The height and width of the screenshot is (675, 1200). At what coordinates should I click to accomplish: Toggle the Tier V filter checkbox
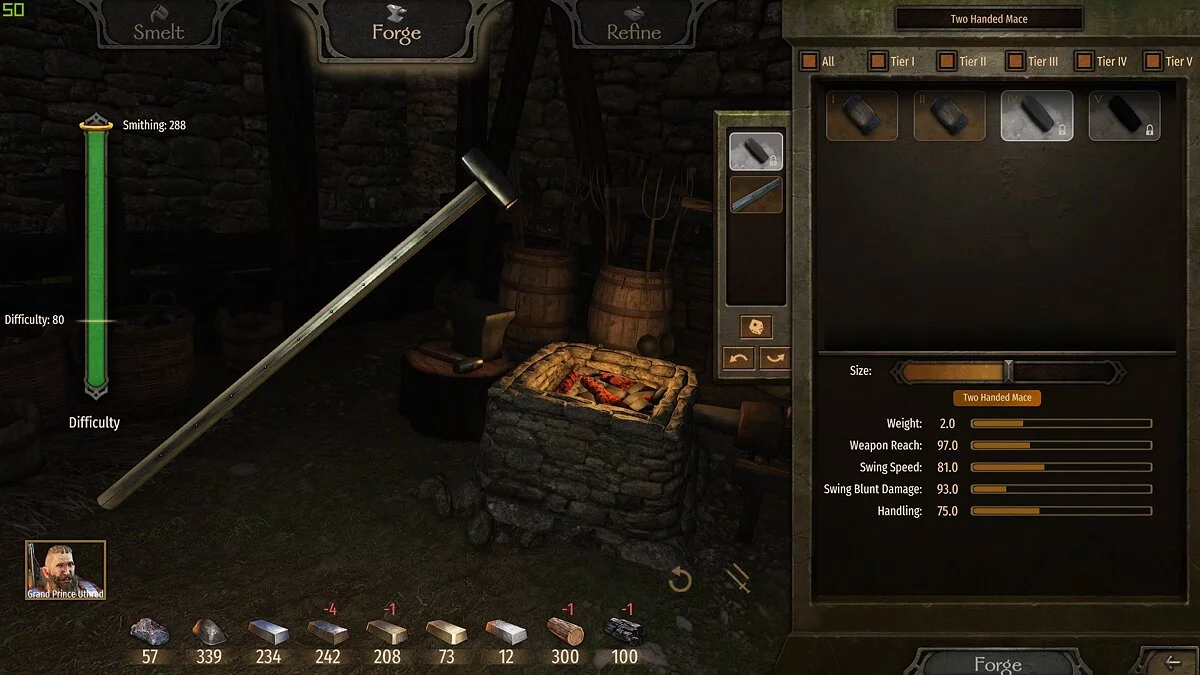[1152, 61]
